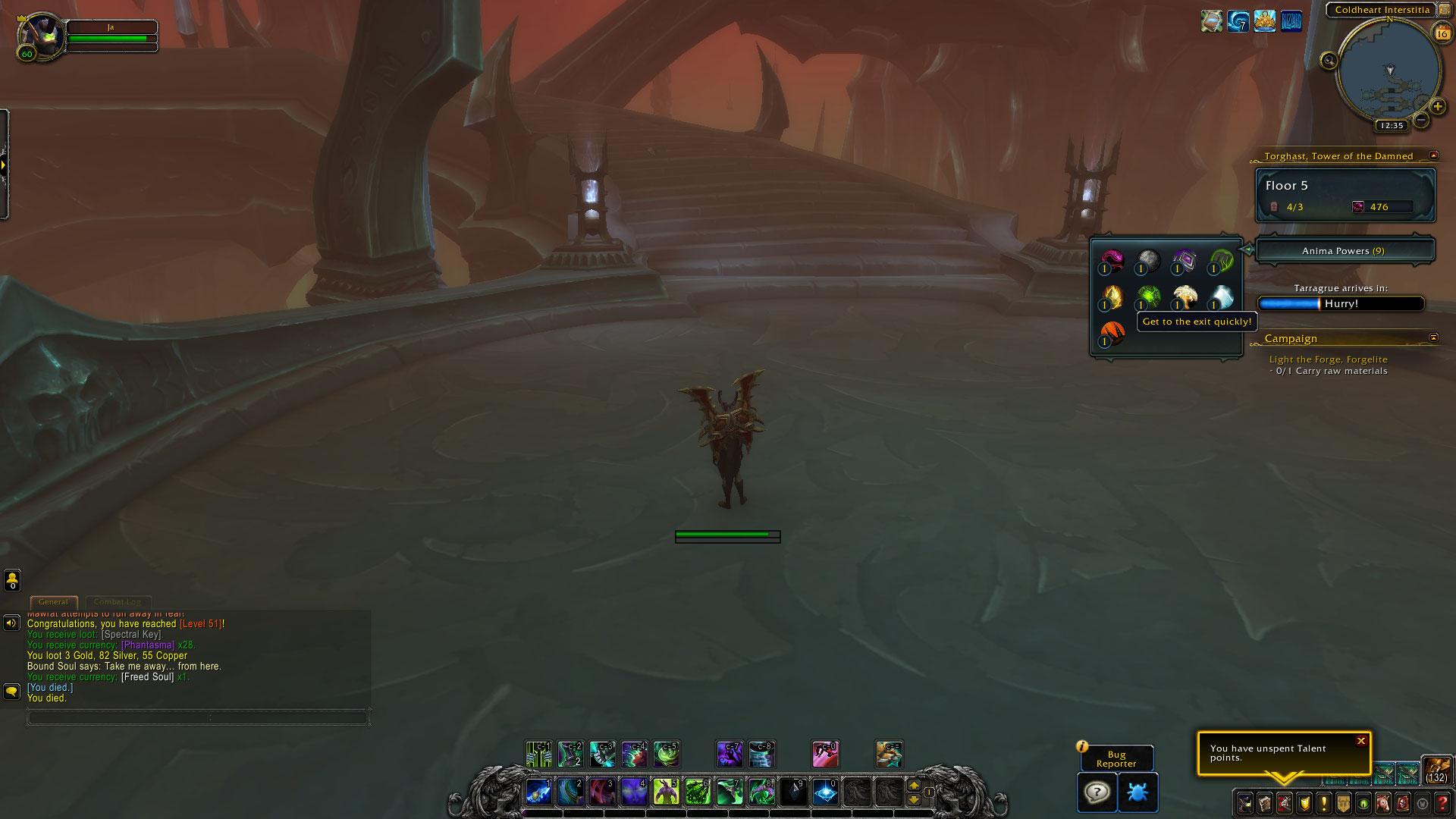Open the backpack showing 132 free slots

(x=1436, y=769)
